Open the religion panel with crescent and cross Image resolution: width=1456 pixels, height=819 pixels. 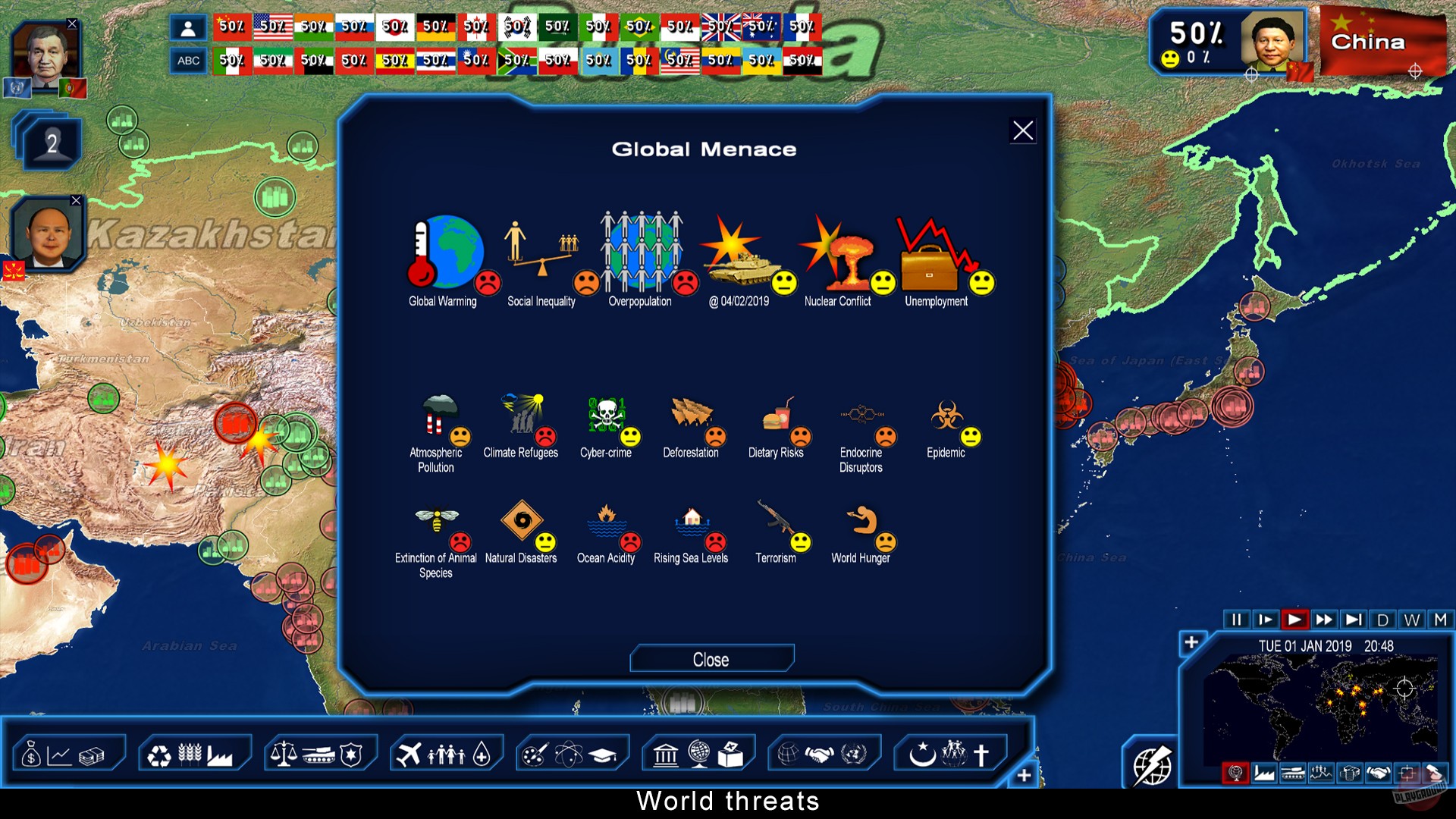coord(949,752)
